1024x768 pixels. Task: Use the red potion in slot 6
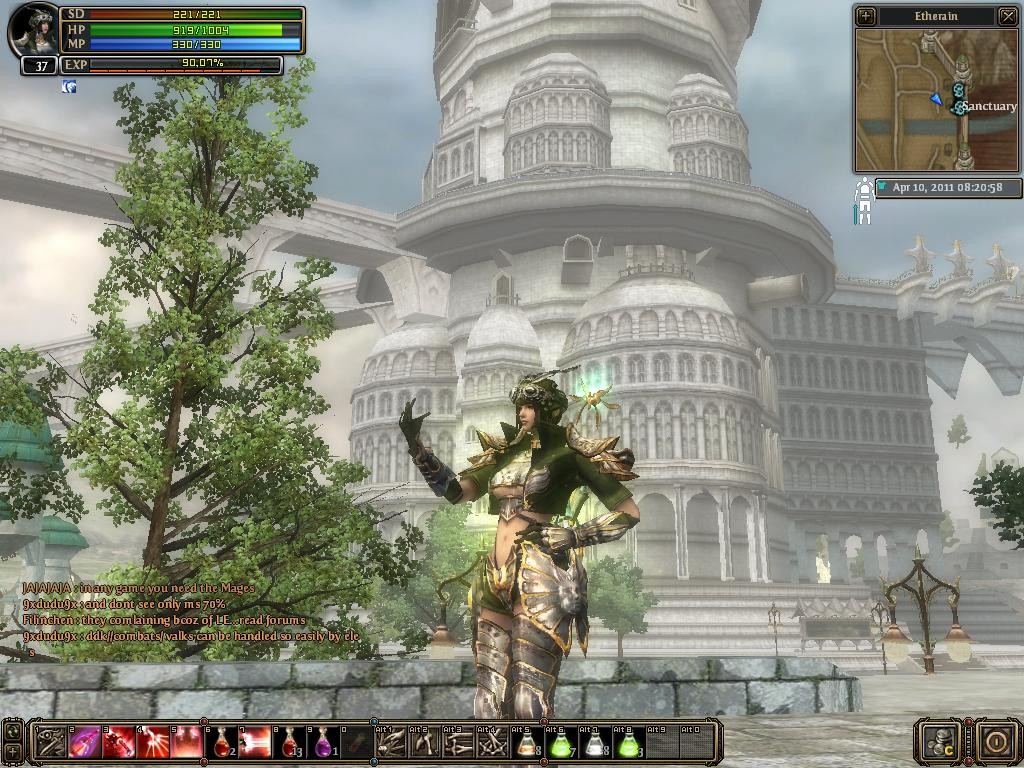(x=221, y=742)
